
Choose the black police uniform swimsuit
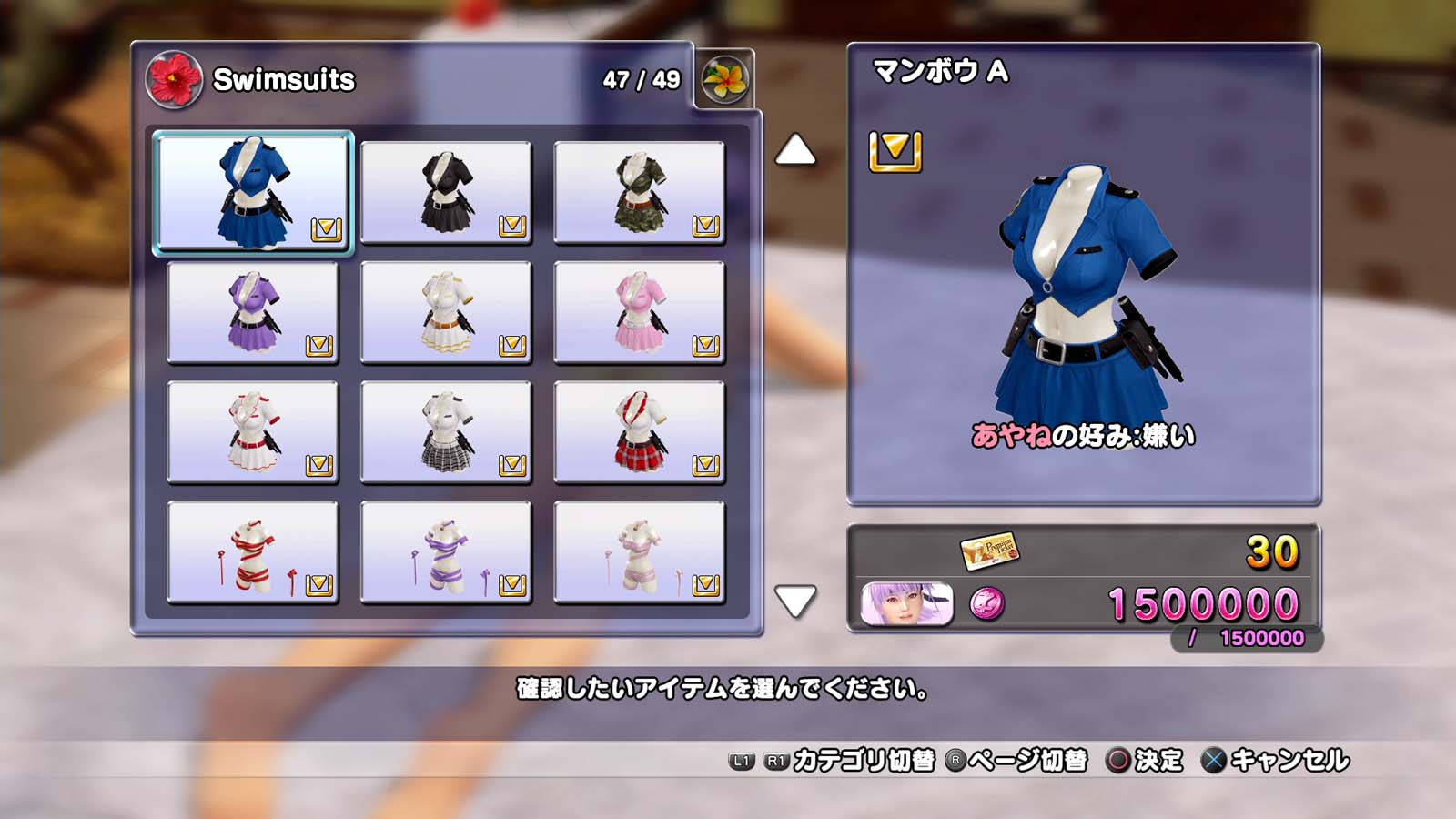(446, 192)
